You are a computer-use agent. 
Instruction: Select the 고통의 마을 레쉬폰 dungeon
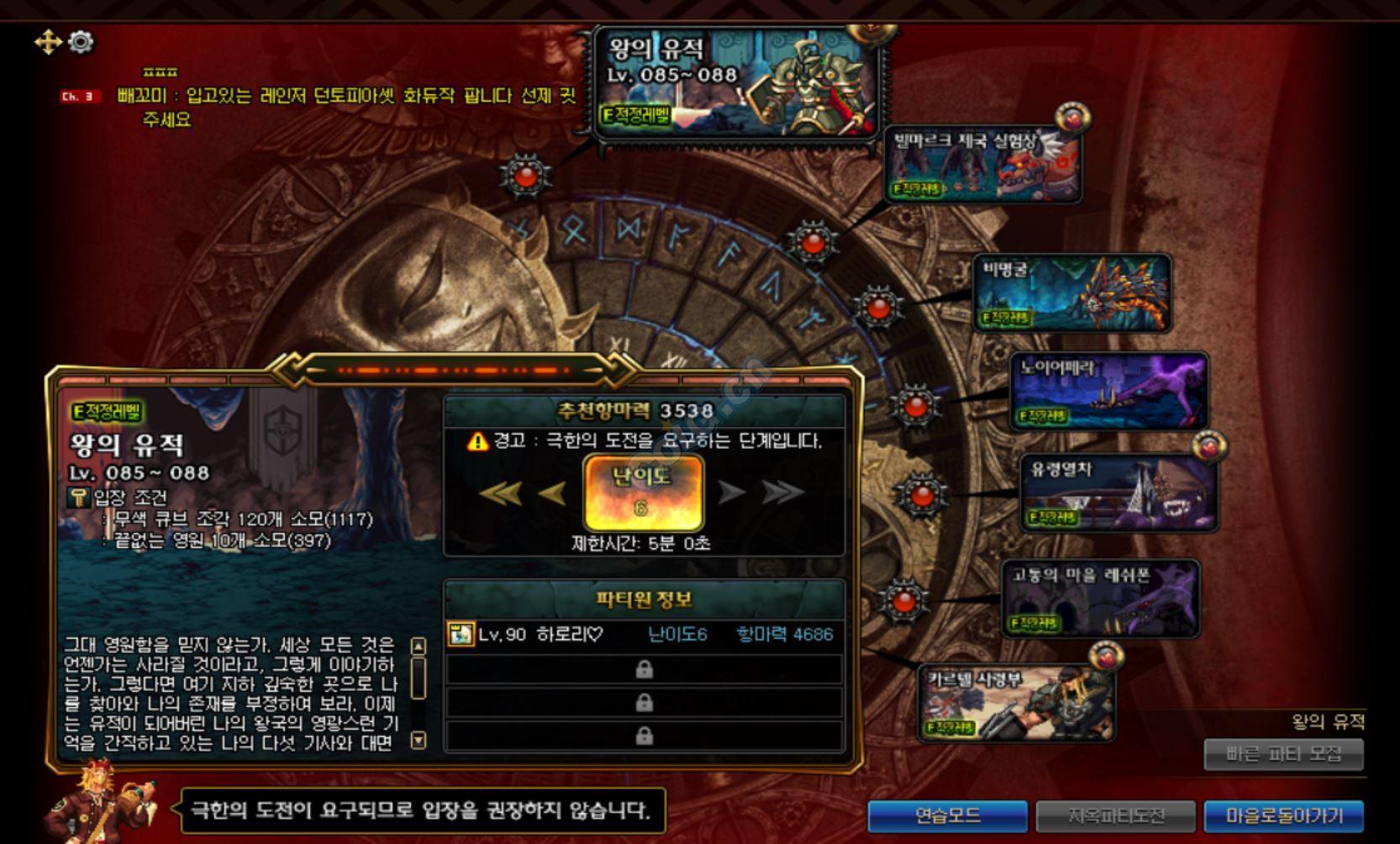point(1101,599)
